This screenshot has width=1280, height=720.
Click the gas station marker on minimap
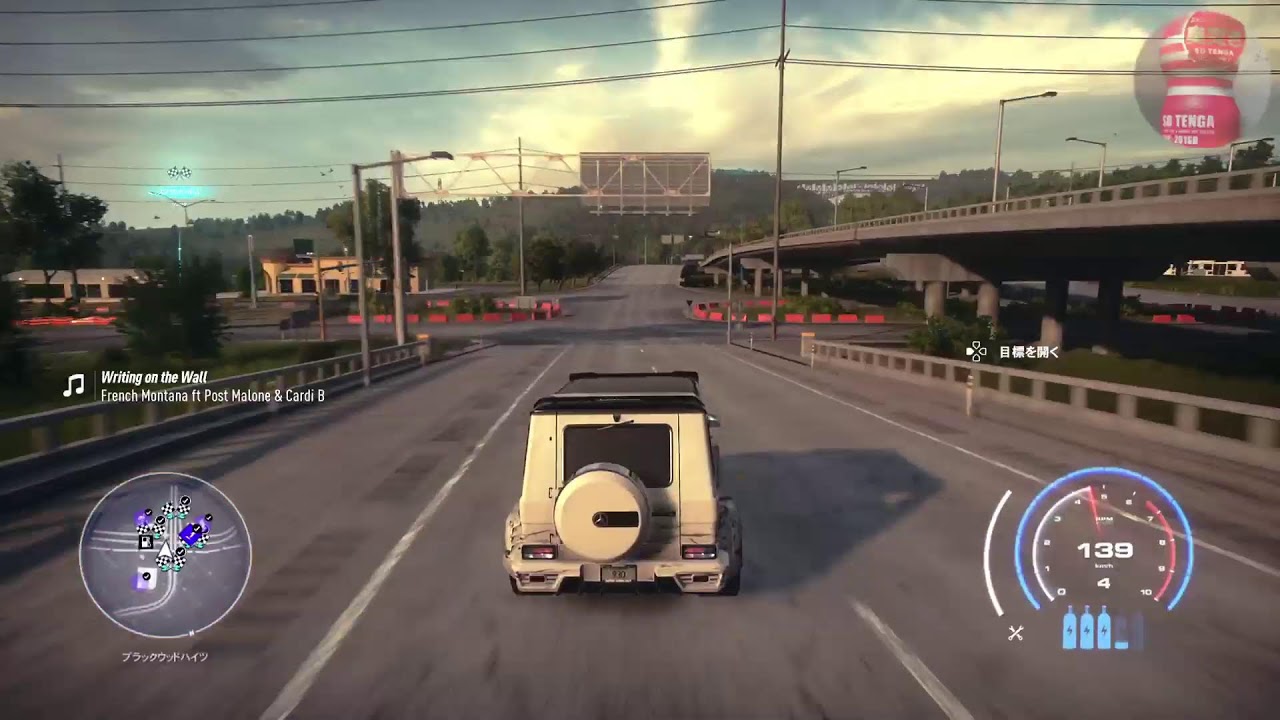pyautogui.click(x=146, y=541)
